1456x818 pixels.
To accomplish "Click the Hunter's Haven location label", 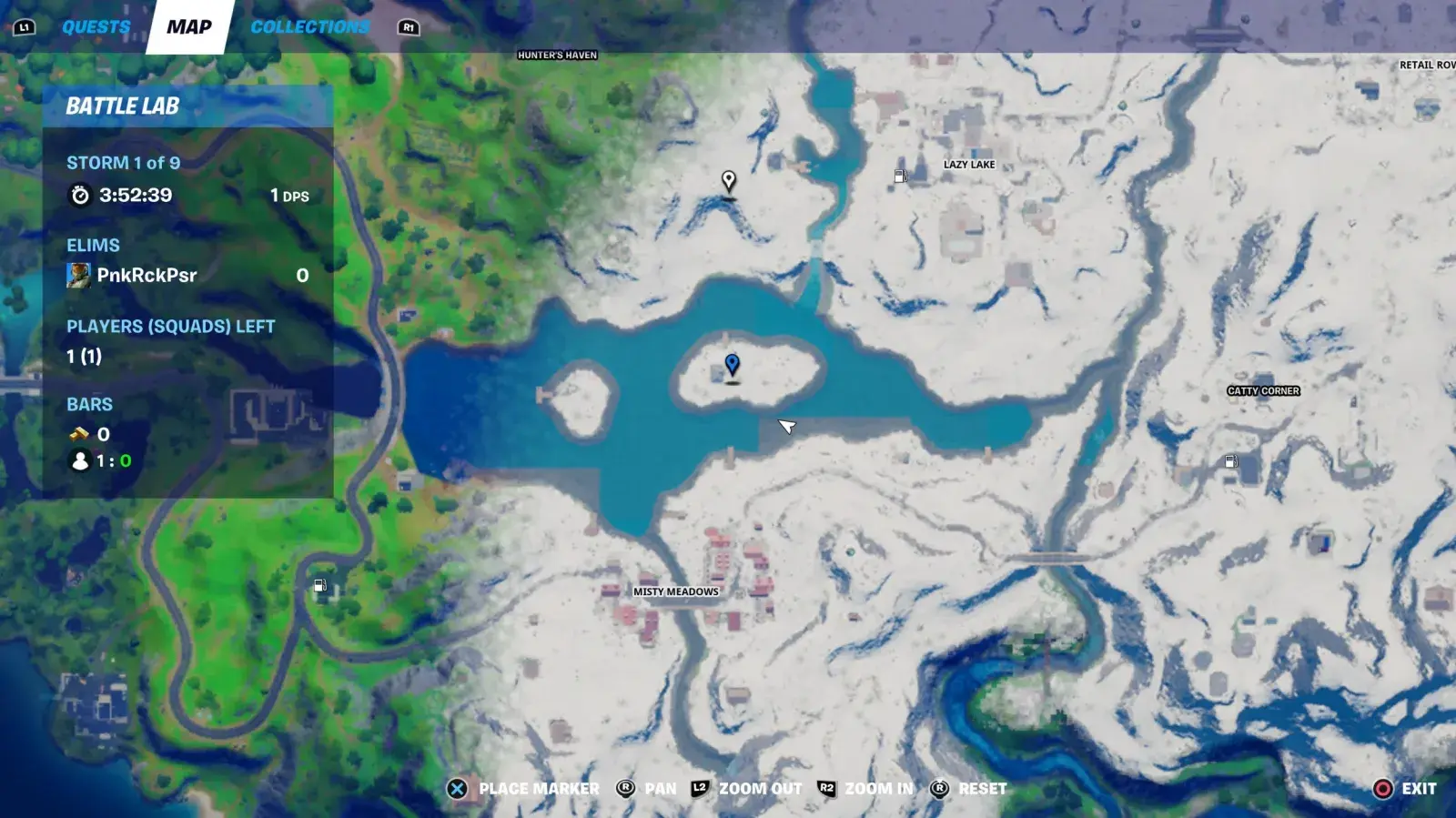I will pyautogui.click(x=557, y=56).
